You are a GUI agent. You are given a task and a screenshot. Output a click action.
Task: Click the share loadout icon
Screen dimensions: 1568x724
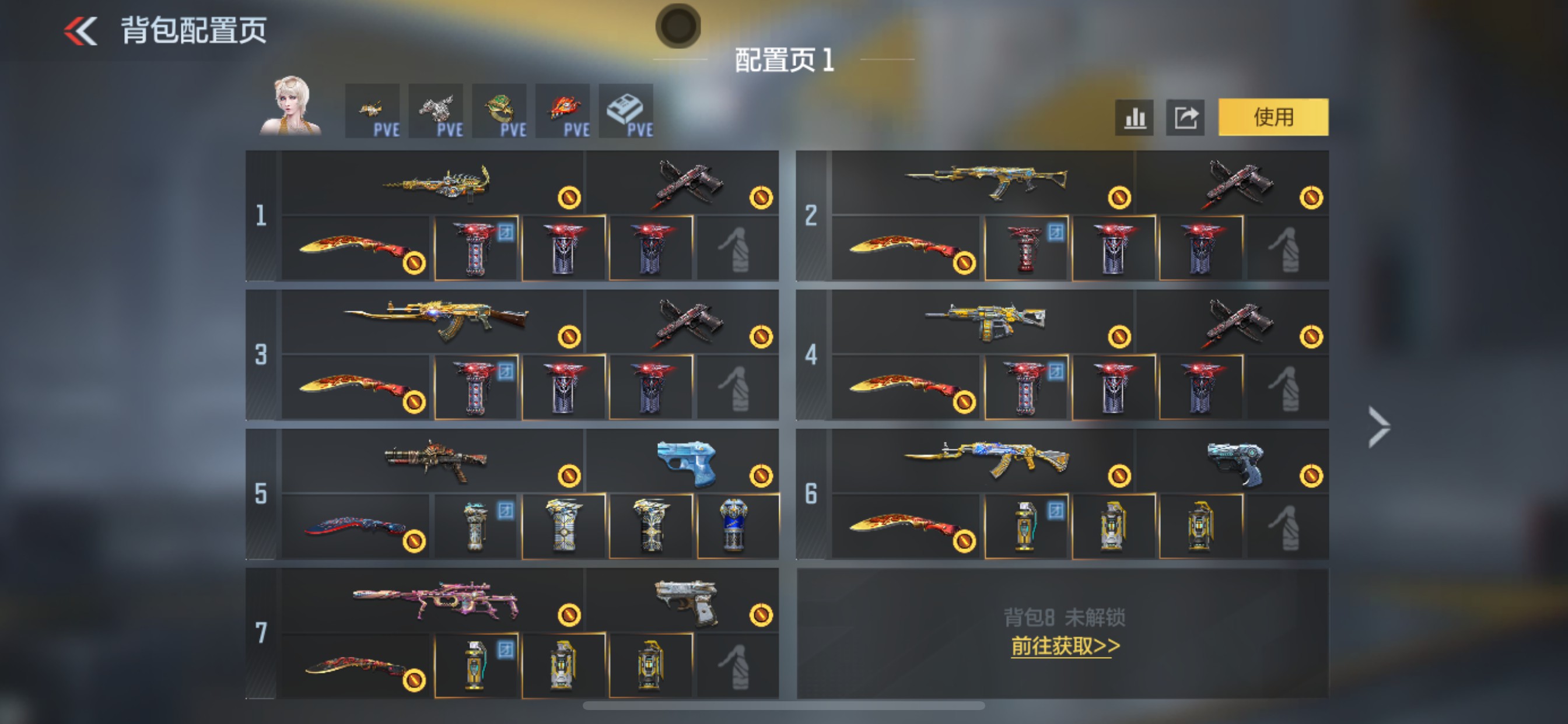click(x=1184, y=117)
